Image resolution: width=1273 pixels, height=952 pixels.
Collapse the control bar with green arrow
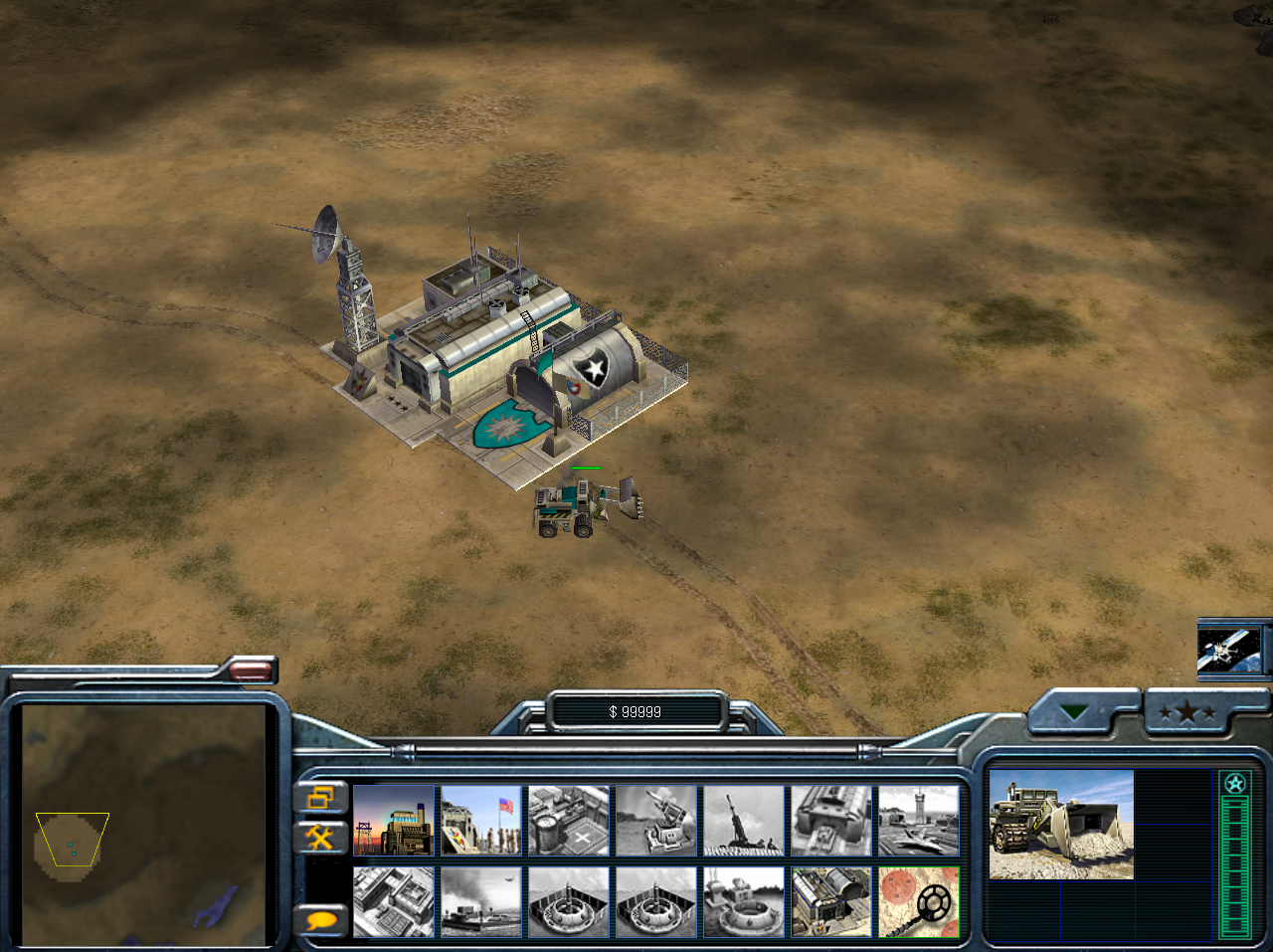coord(1075,712)
